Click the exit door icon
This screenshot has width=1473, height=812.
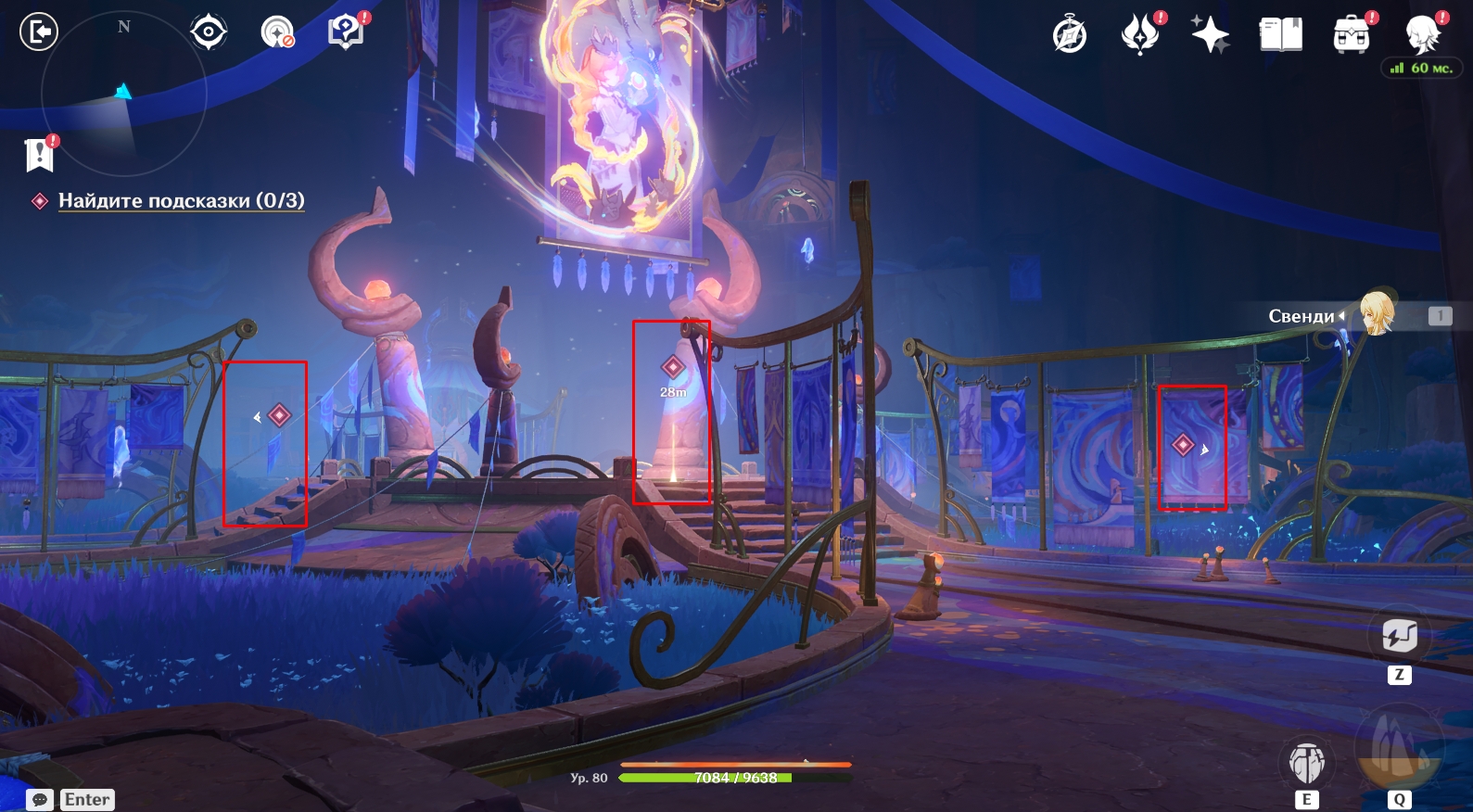pyautogui.click(x=39, y=32)
